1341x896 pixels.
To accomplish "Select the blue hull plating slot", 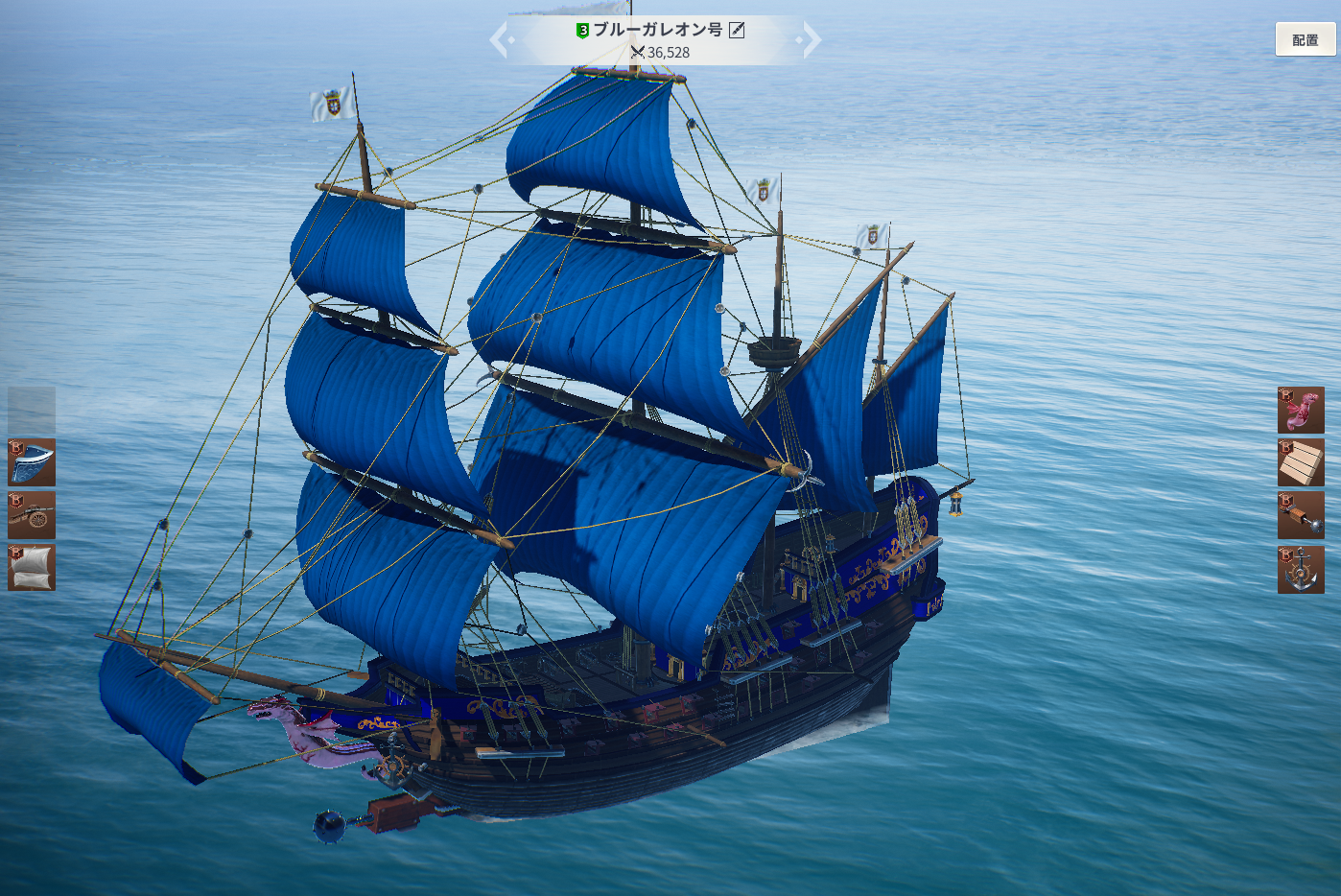I will pyautogui.click(x=32, y=462).
